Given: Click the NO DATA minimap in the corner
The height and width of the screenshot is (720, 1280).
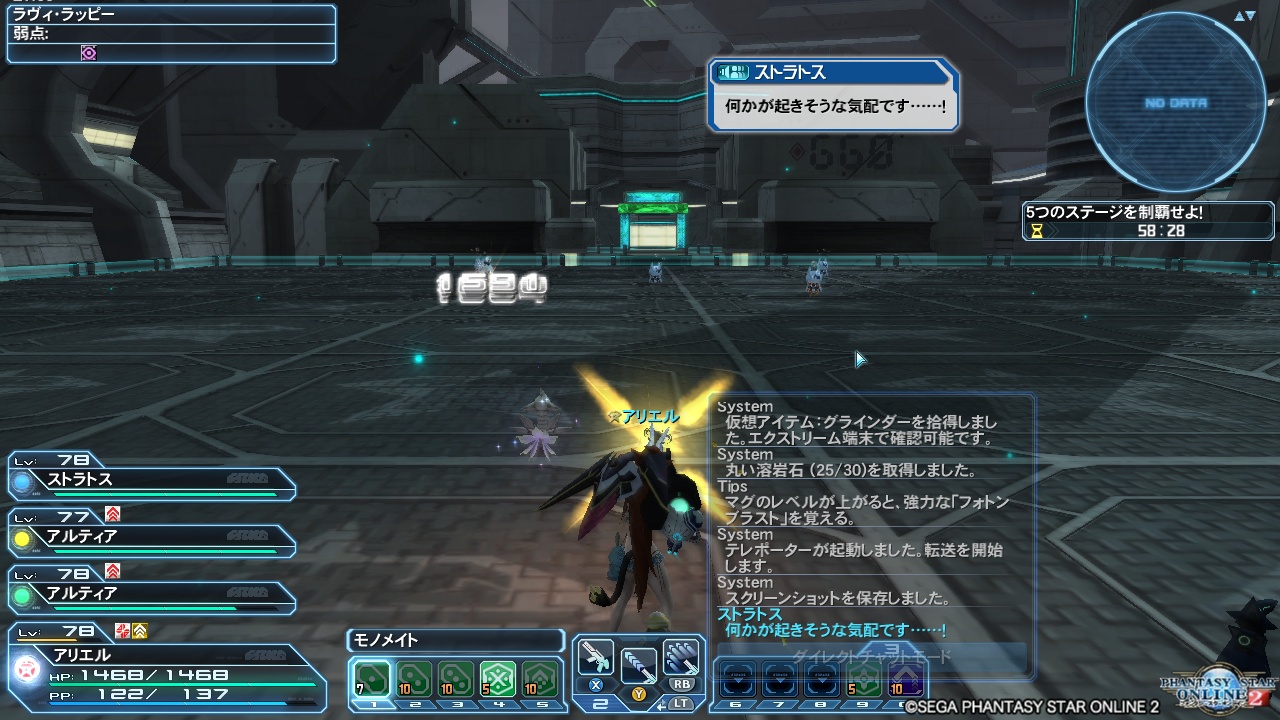Looking at the screenshot, I should point(1180,100).
